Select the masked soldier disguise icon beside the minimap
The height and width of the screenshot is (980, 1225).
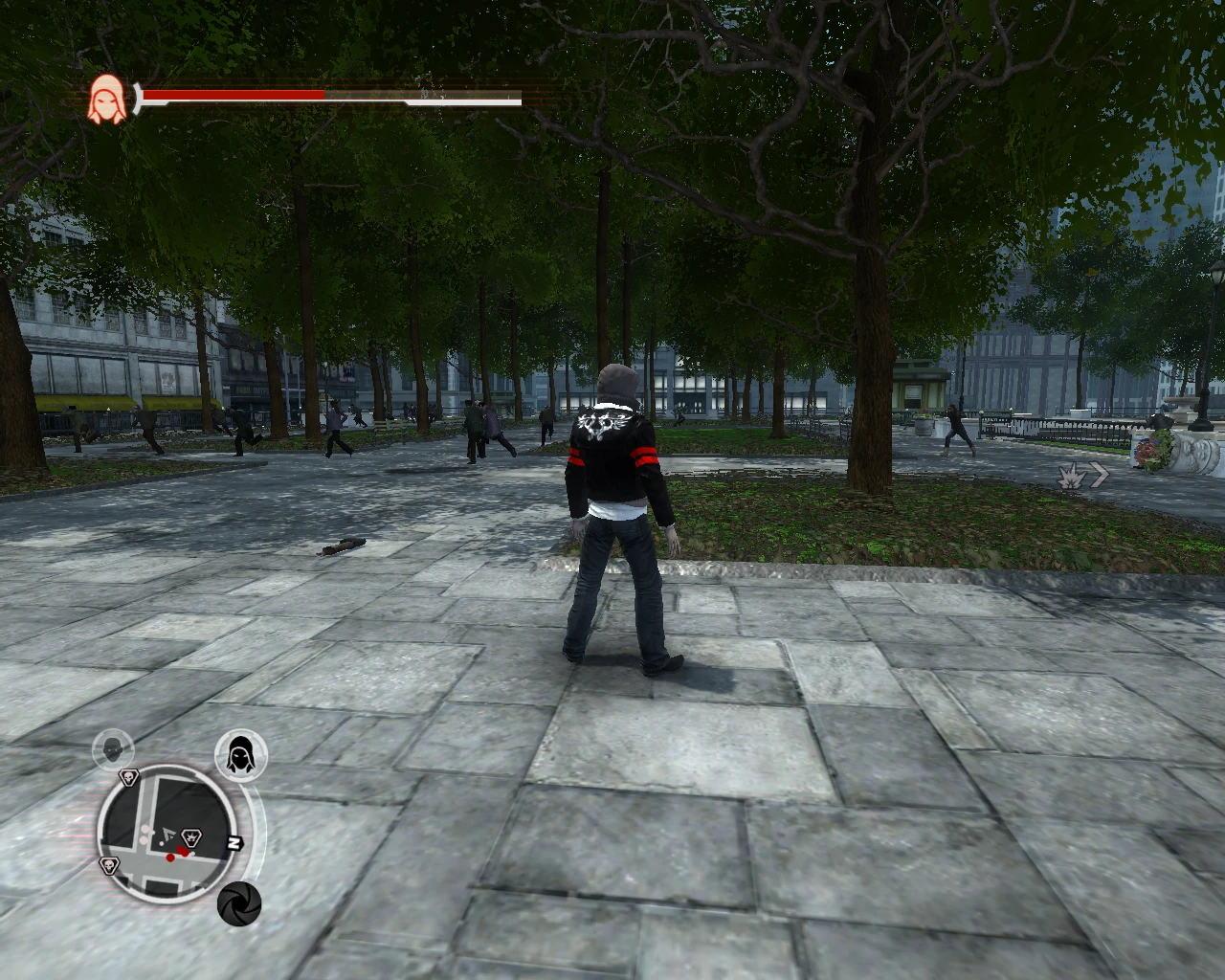click(x=111, y=749)
